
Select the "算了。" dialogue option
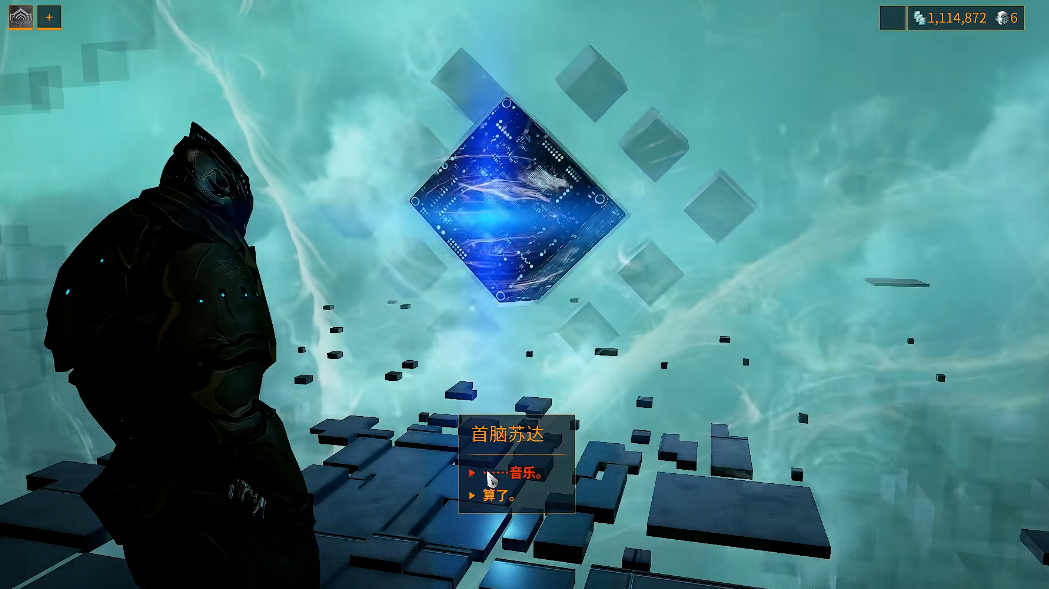[499, 495]
